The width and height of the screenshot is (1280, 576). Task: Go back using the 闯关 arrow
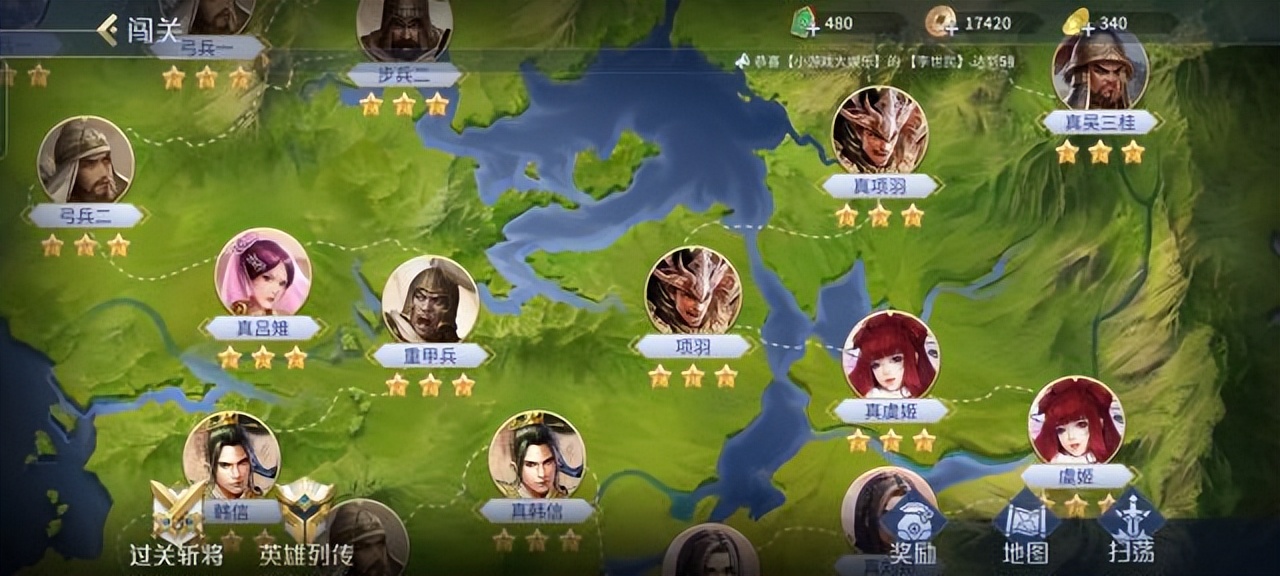coord(108,30)
